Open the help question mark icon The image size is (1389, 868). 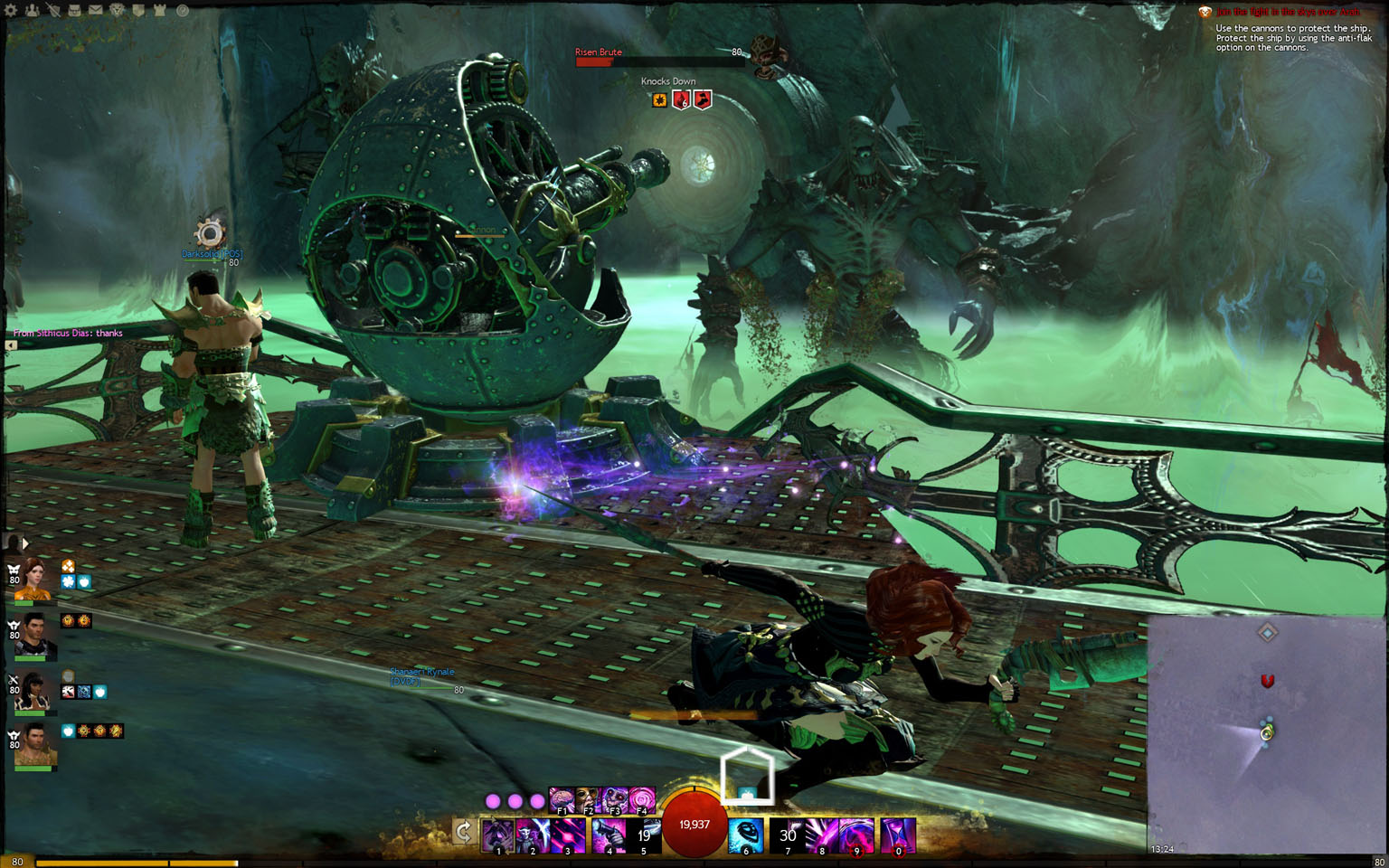click(x=182, y=11)
